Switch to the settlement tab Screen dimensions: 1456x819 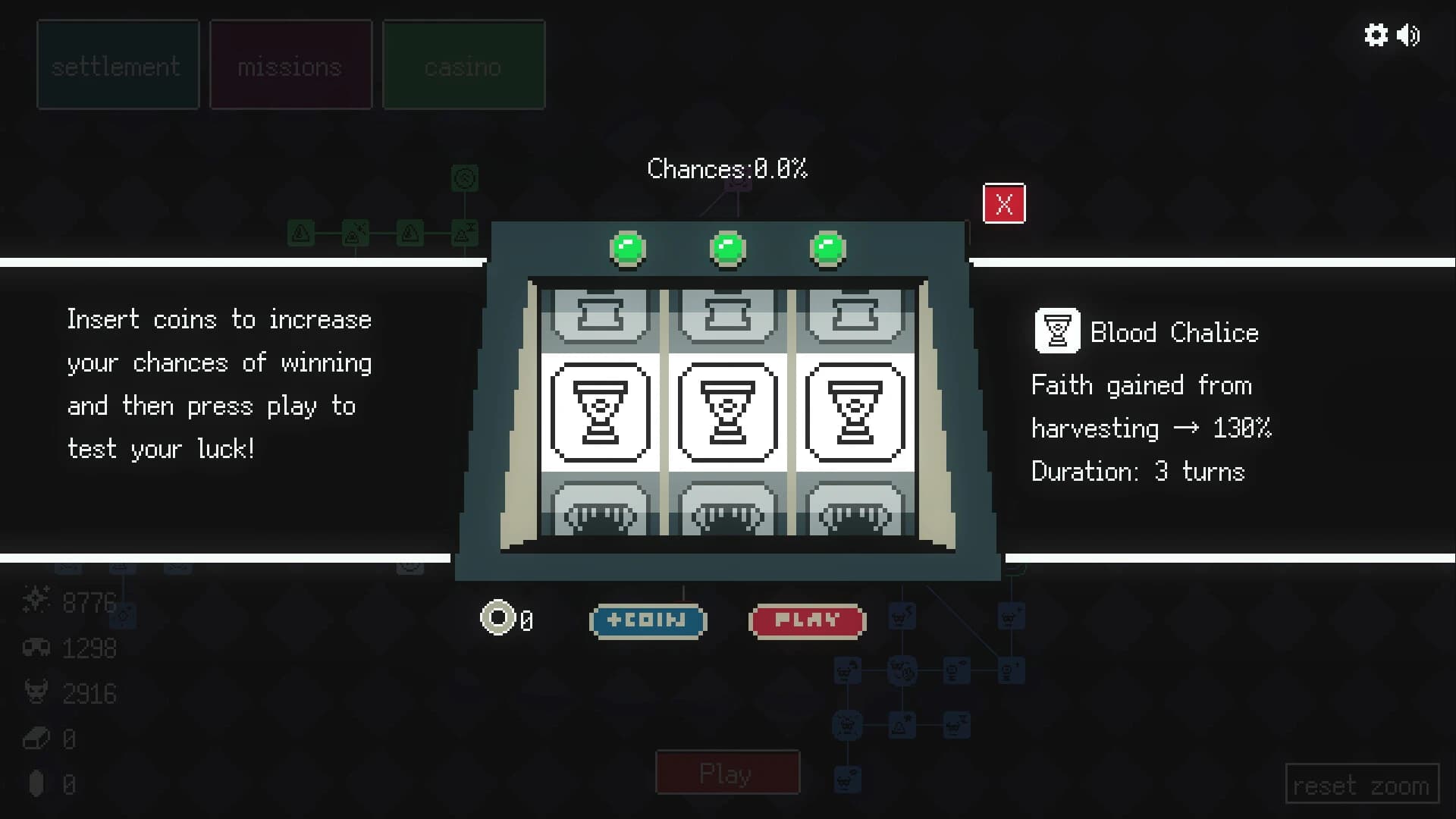(x=117, y=64)
